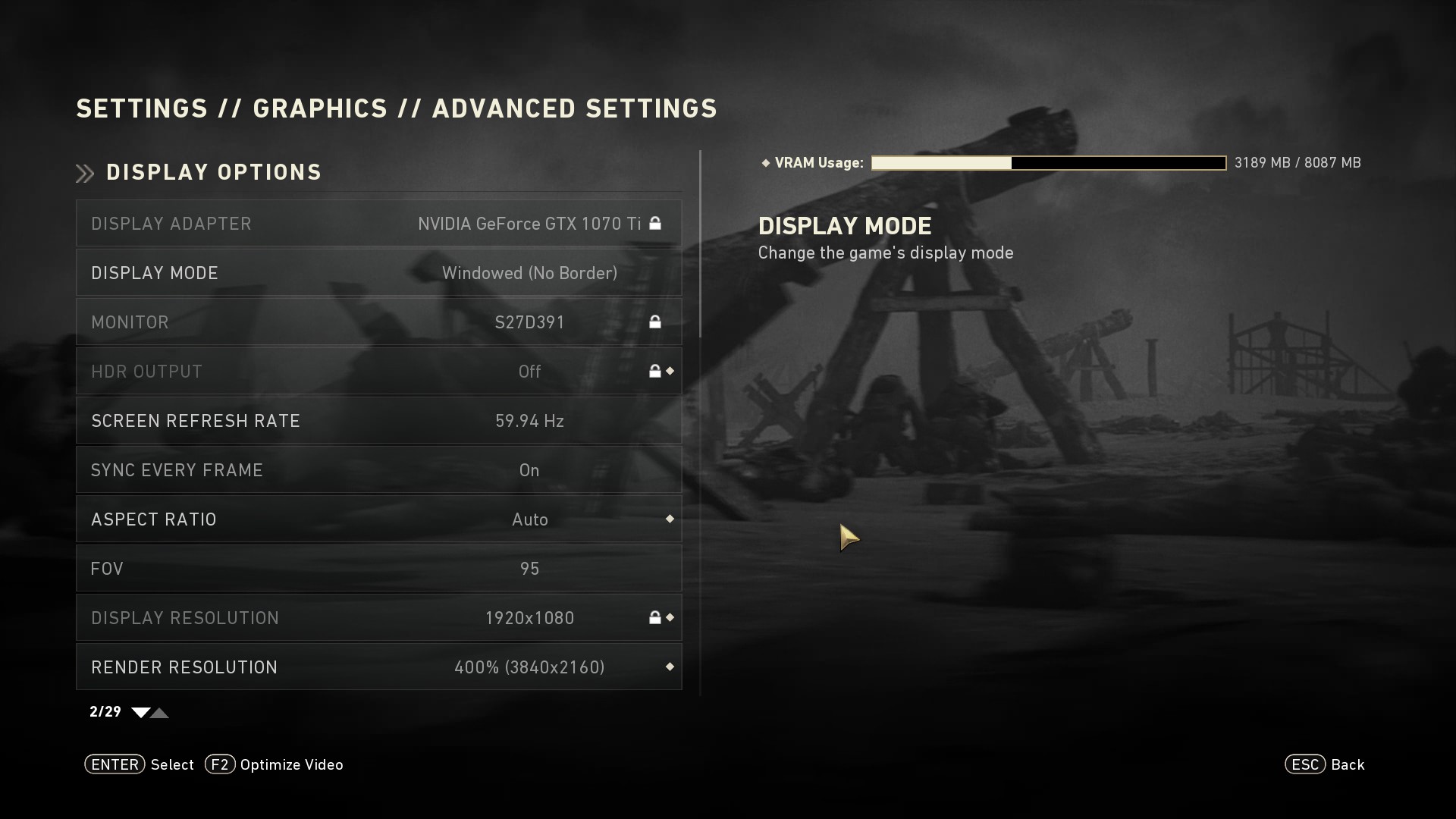
Task: Change the Screen Refresh Rate option
Action: (x=378, y=421)
